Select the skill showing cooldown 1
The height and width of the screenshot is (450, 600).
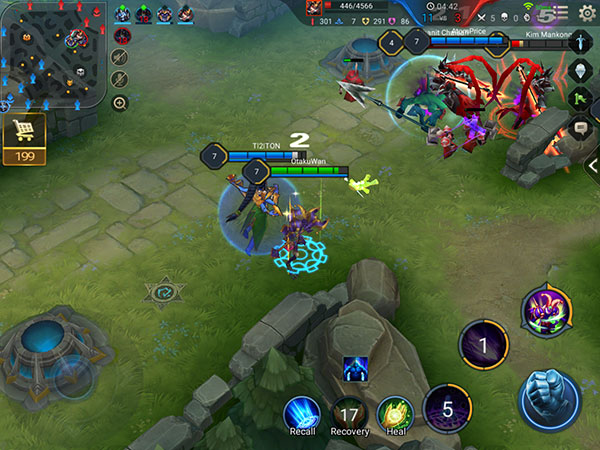coord(483,345)
